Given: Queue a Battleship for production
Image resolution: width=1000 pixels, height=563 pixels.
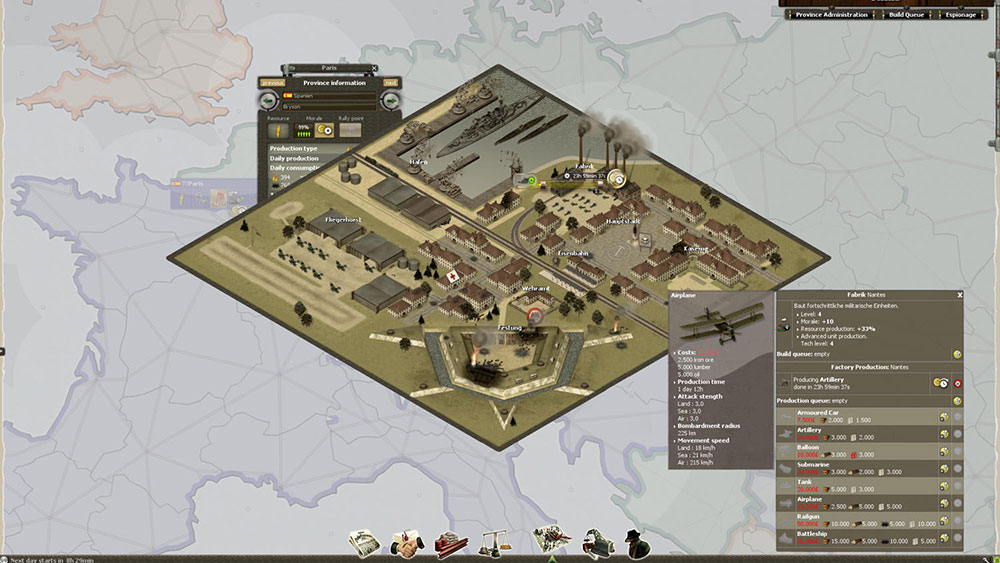Looking at the screenshot, I should pos(943,539).
